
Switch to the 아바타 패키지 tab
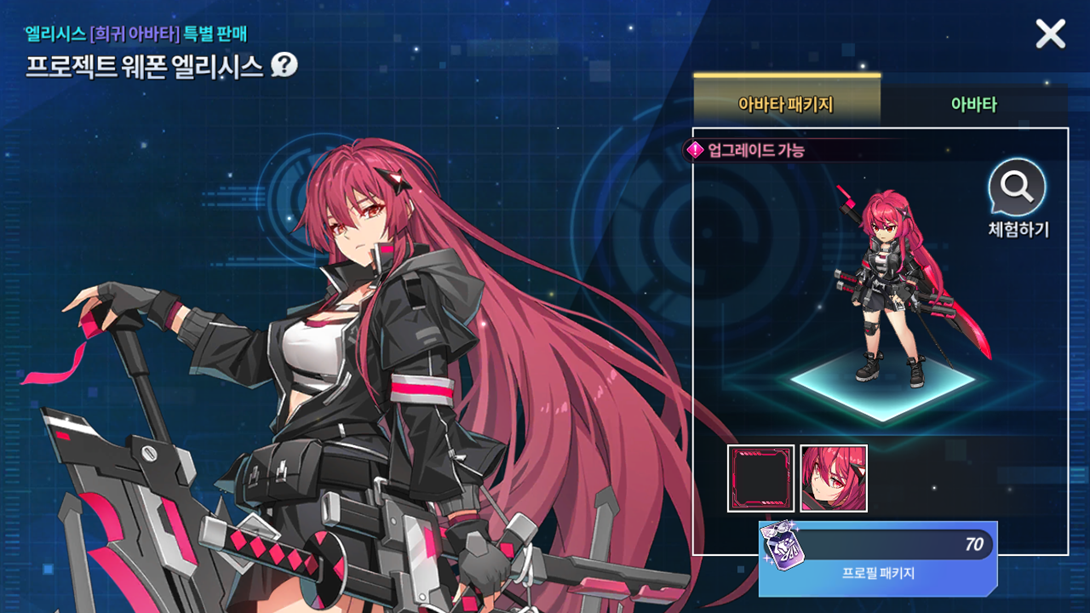(x=786, y=104)
